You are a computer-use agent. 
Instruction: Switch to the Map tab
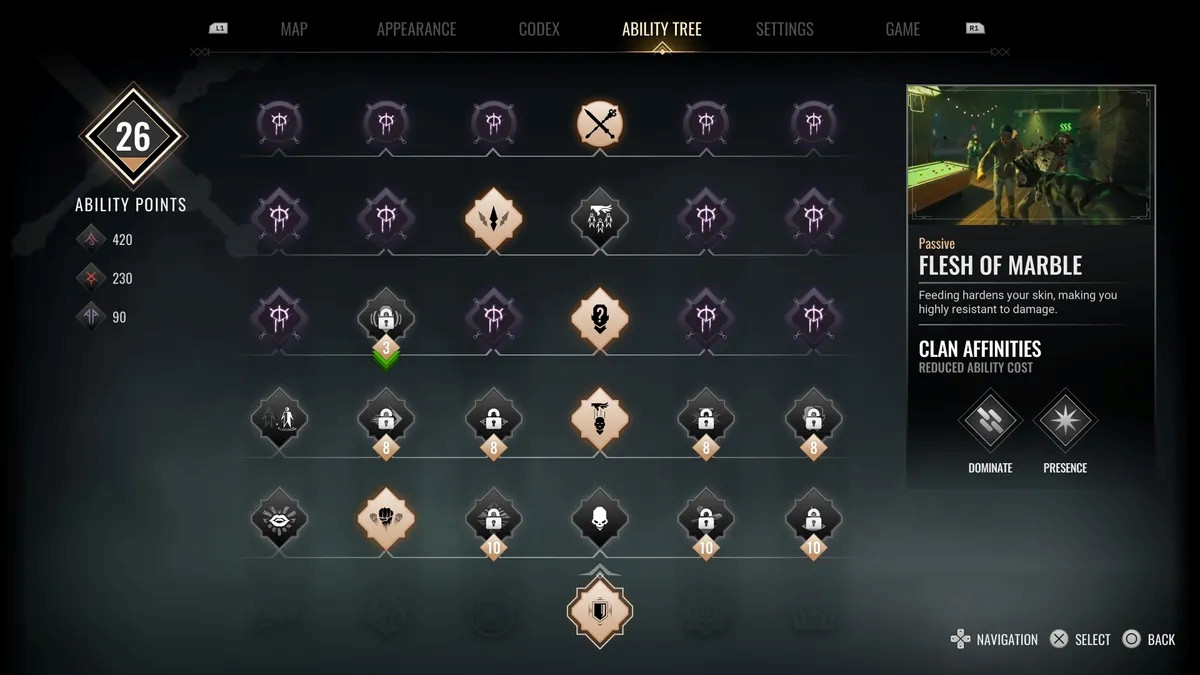coord(294,29)
